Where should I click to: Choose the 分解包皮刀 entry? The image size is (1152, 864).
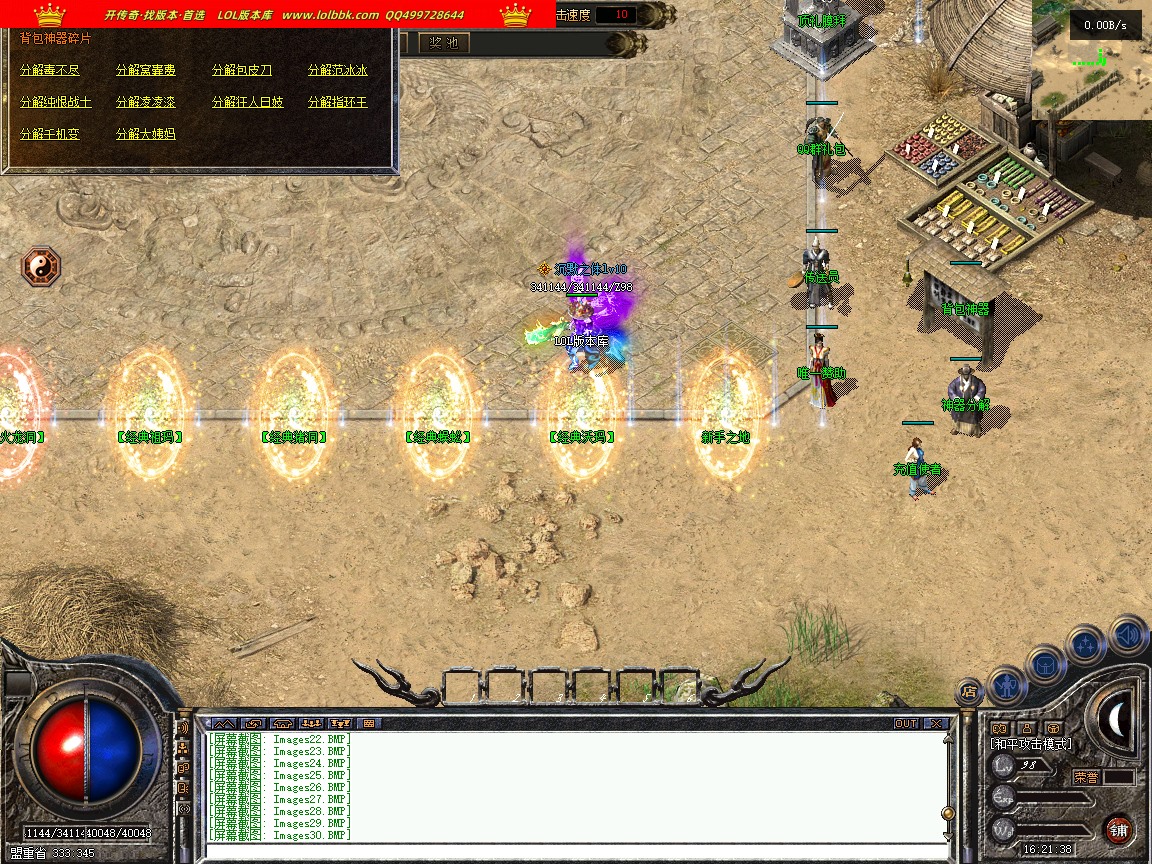pyautogui.click(x=241, y=71)
